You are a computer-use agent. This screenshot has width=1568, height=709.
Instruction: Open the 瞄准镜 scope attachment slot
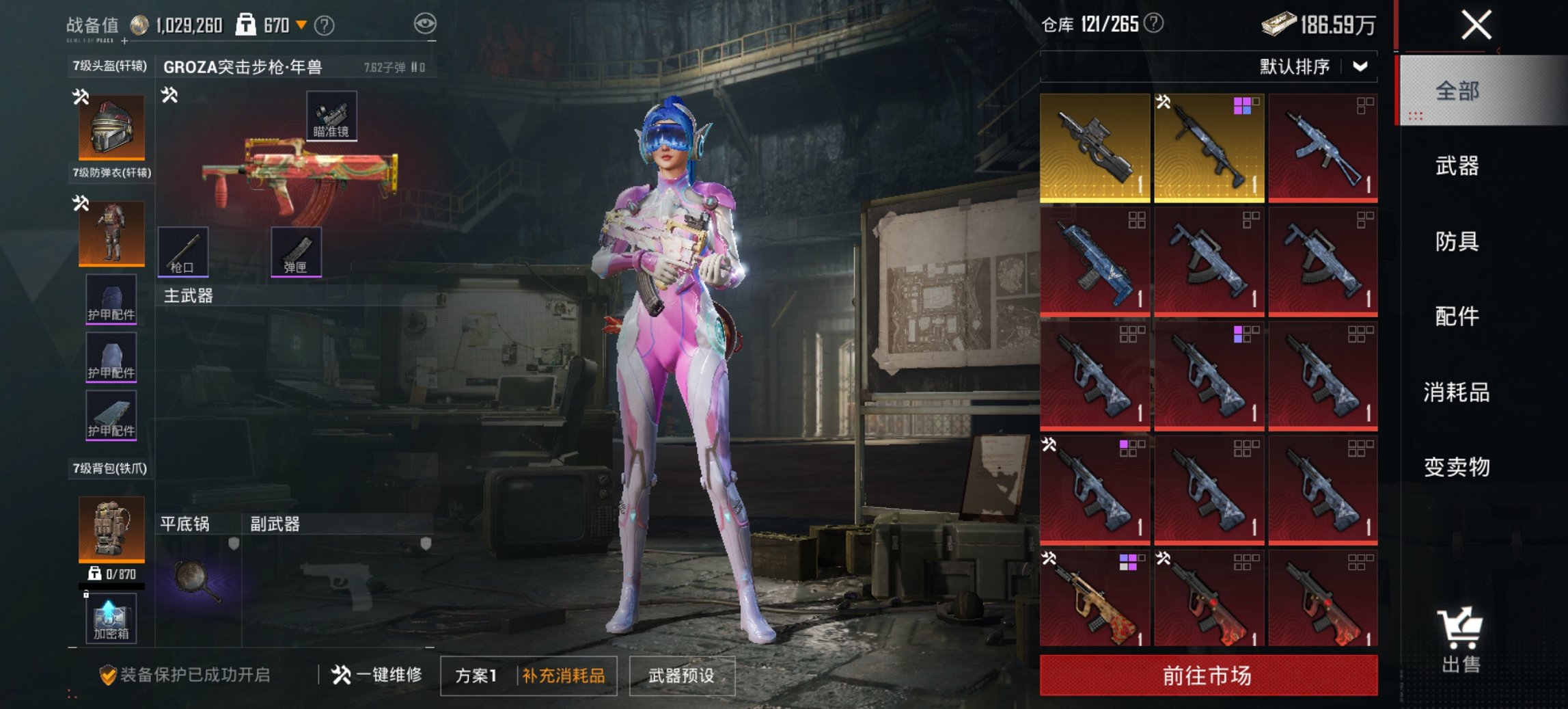[x=331, y=116]
